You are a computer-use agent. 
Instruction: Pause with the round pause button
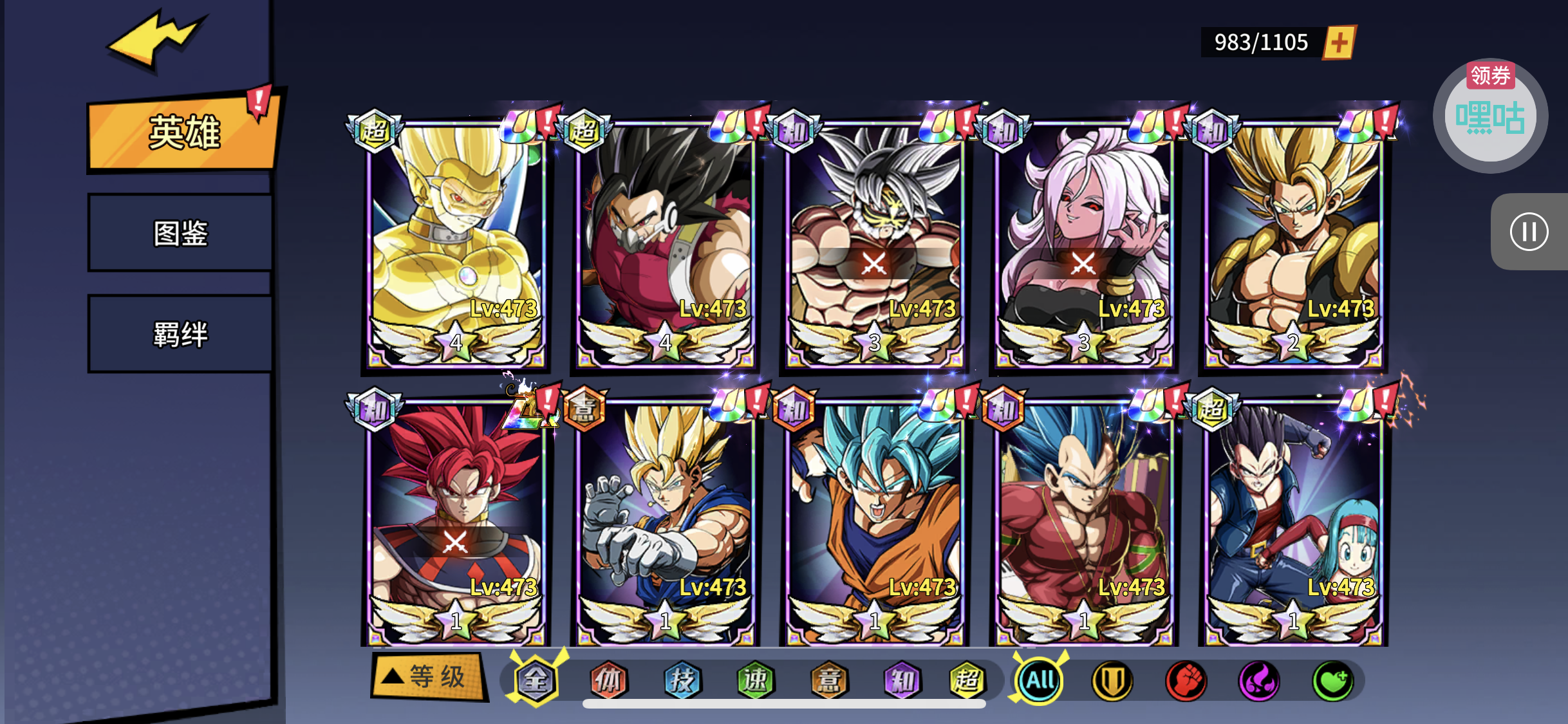pyautogui.click(x=1529, y=232)
